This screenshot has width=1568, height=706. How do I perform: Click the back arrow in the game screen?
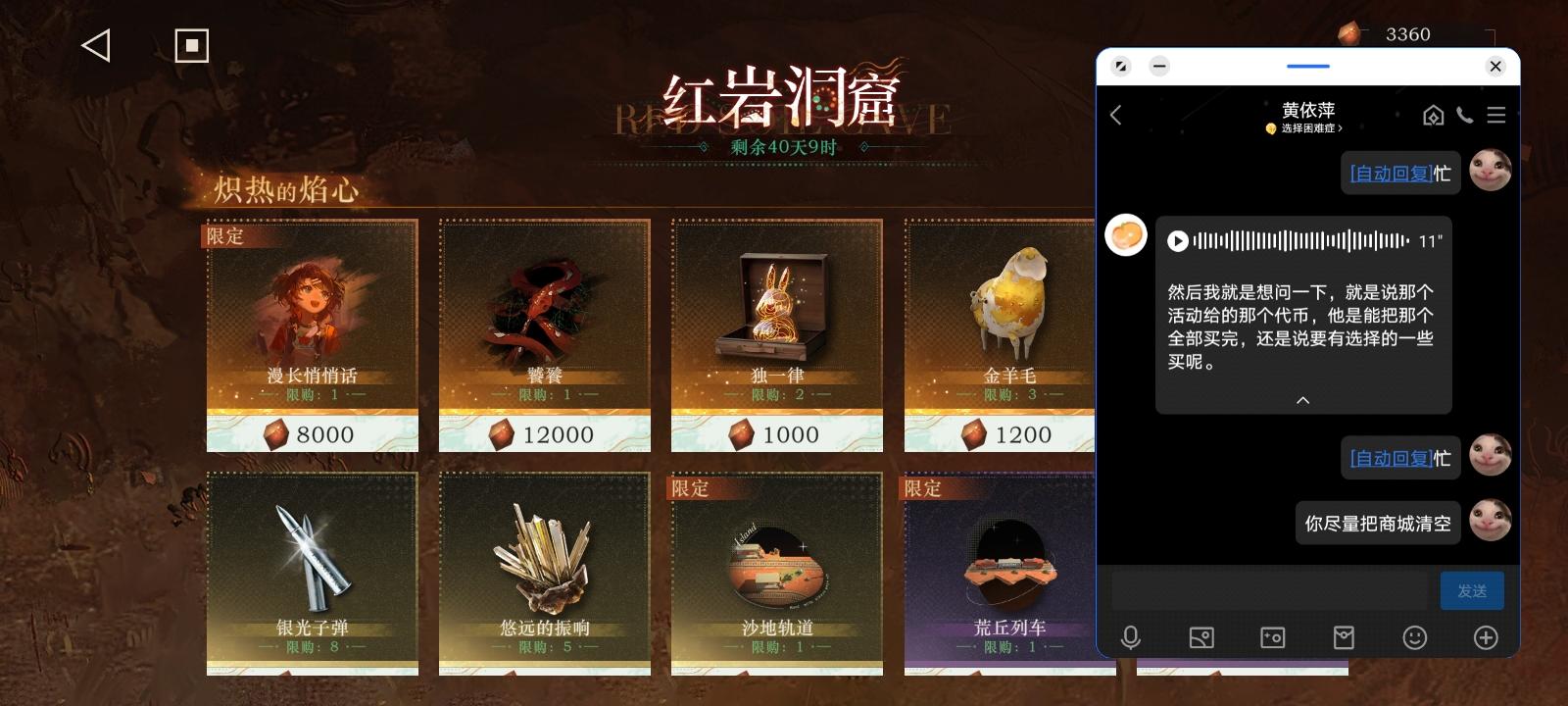[x=95, y=45]
